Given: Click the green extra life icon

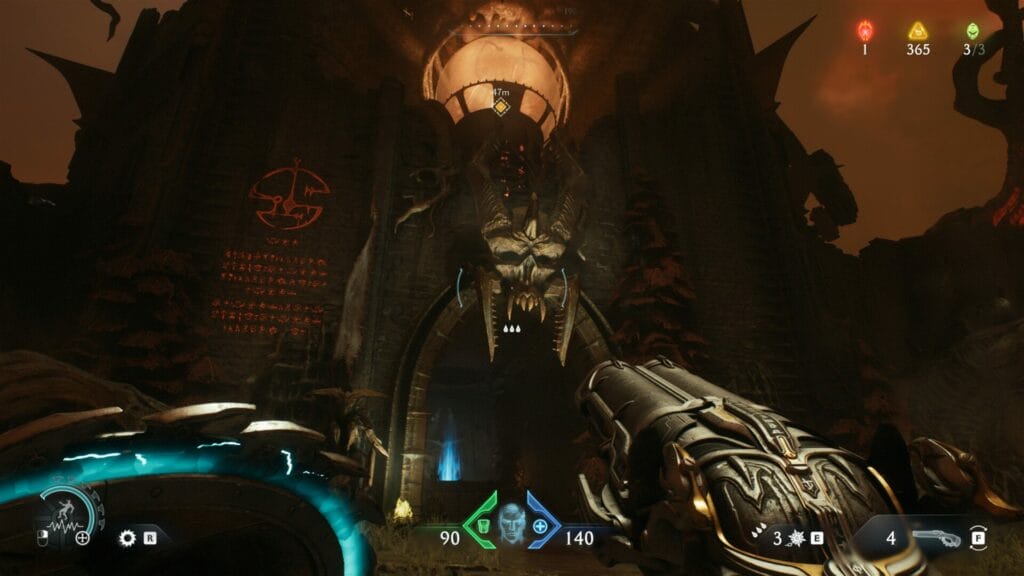Looking at the screenshot, I should [969, 30].
